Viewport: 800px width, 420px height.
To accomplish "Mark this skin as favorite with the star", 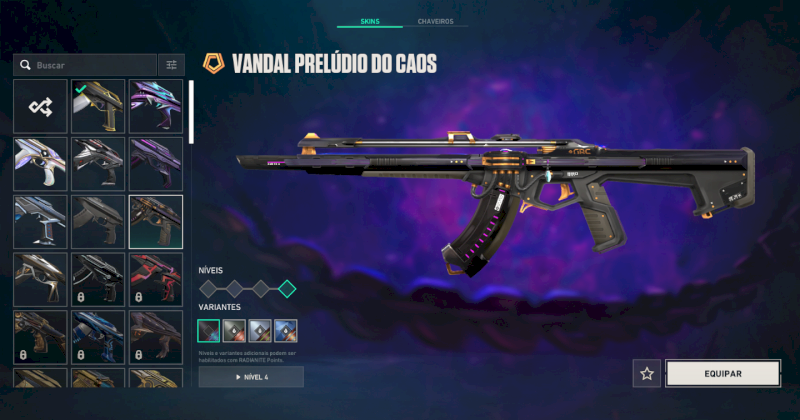I will [647, 373].
